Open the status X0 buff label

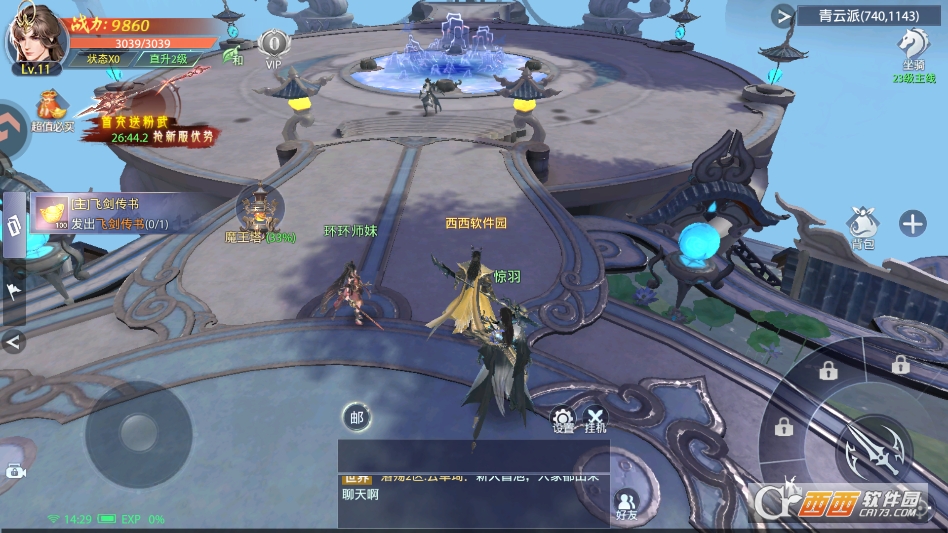click(103, 59)
